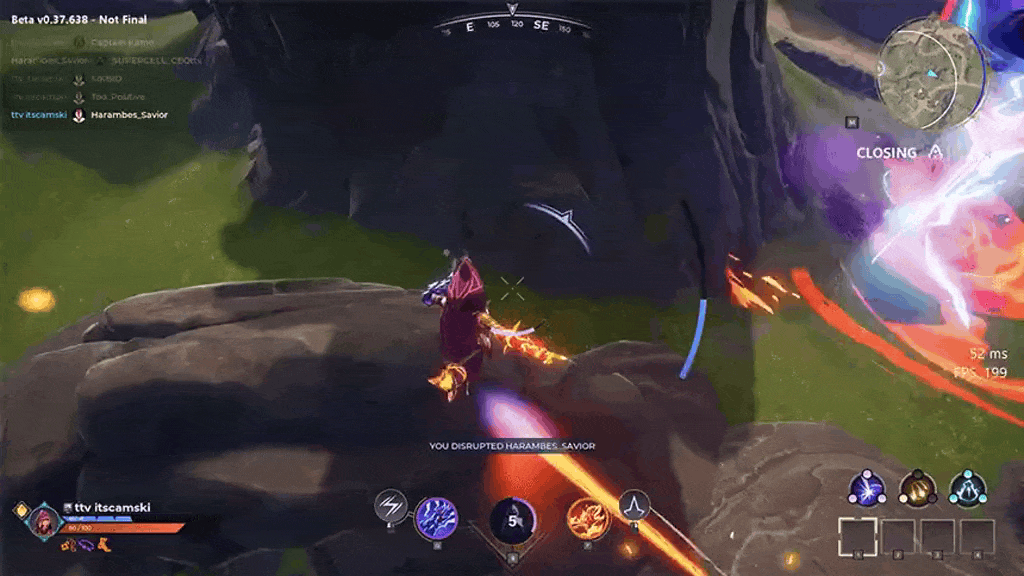Inspect the equipped belt icon
This screenshot has height=576, width=1024.
68,546
